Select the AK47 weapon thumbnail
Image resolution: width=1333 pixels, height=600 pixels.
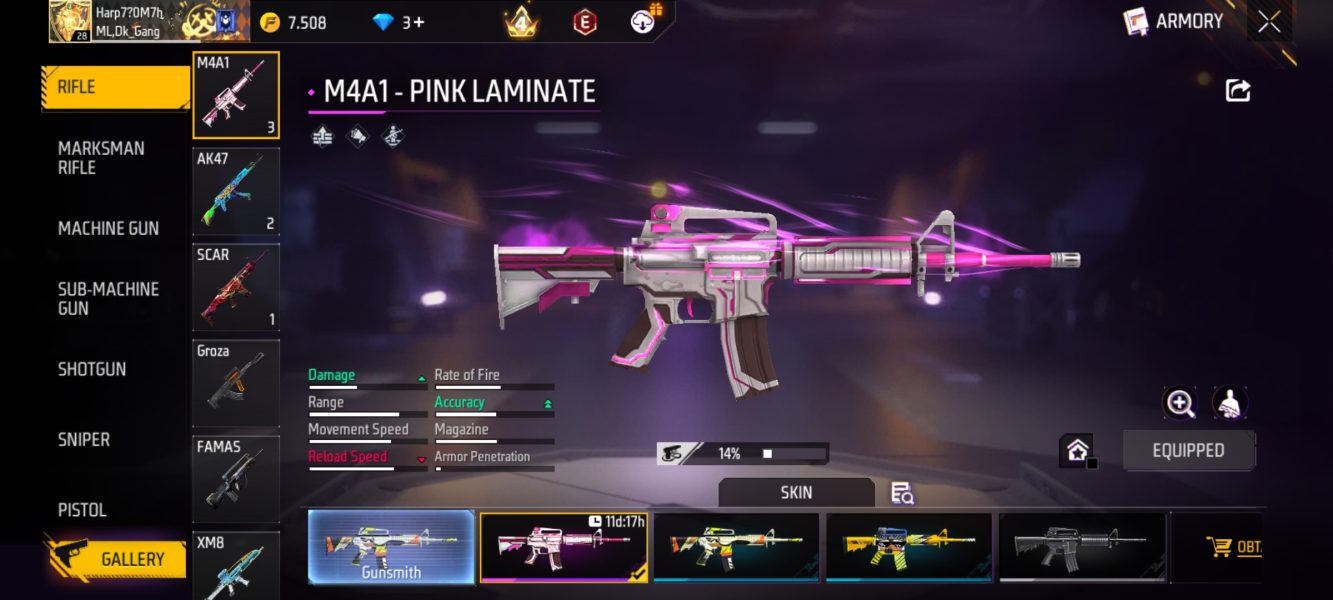click(236, 191)
